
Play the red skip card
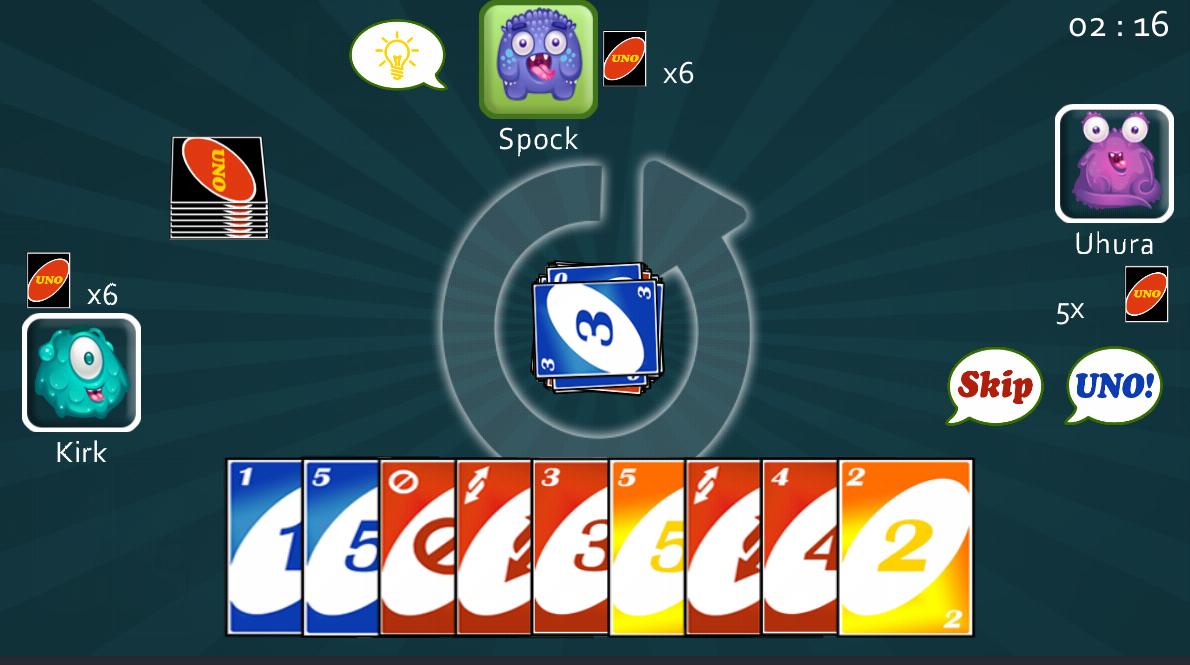(x=417, y=545)
